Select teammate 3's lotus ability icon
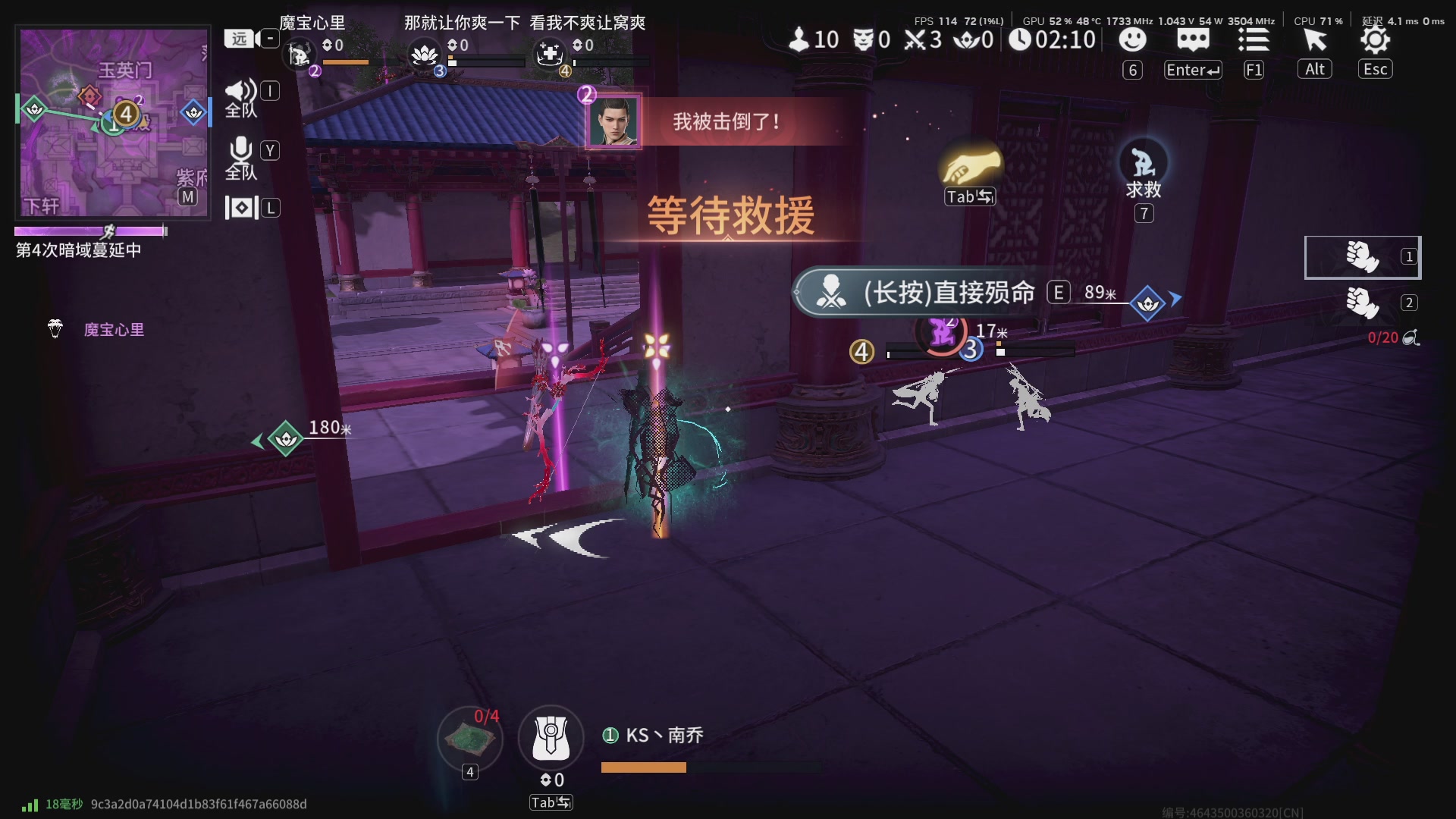Image resolution: width=1456 pixels, height=819 pixels. click(425, 53)
